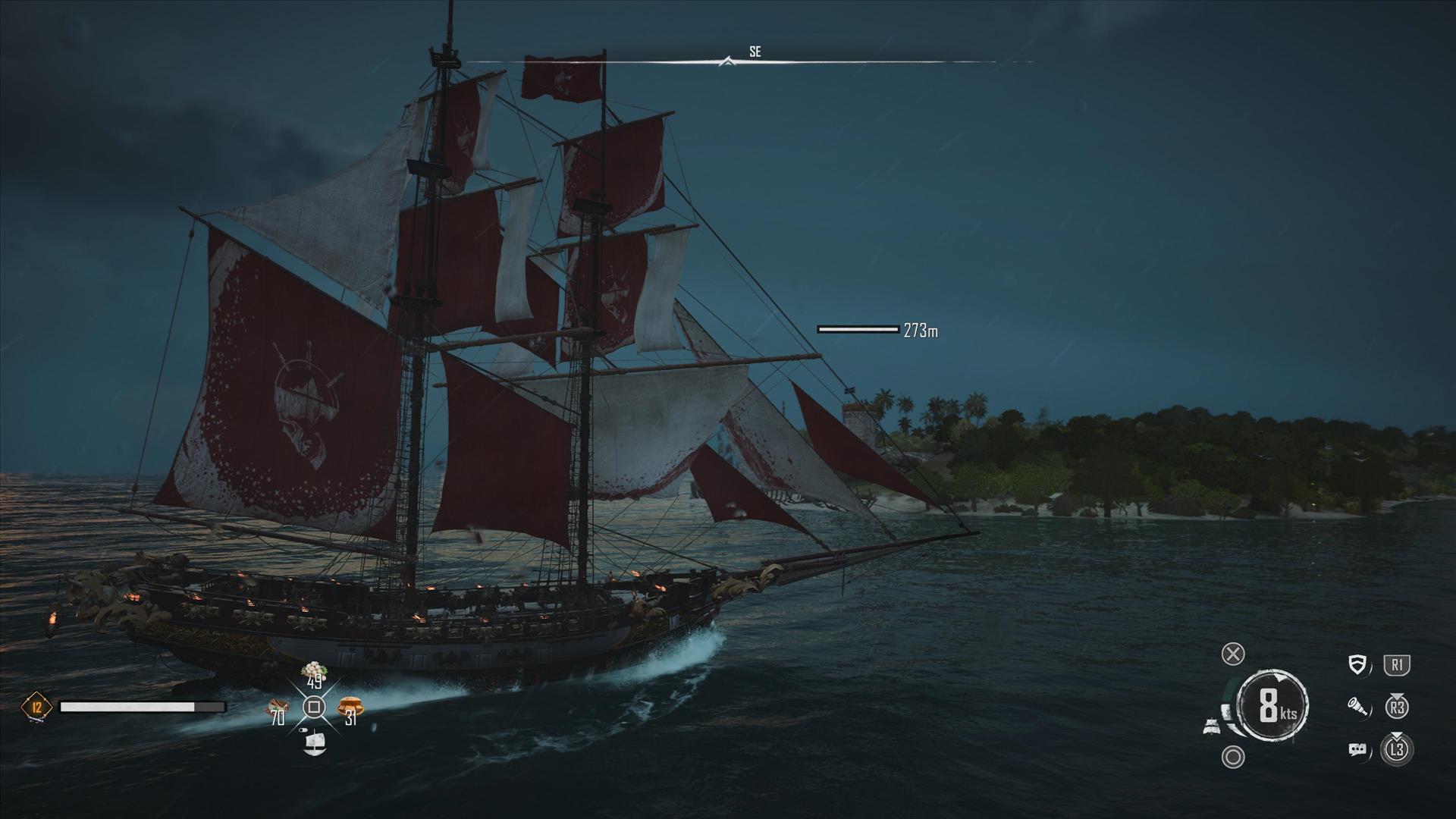Viewport: 1456px width, 819px height.
Task: Select the dumpling food item showing 49
Action: tap(314, 671)
